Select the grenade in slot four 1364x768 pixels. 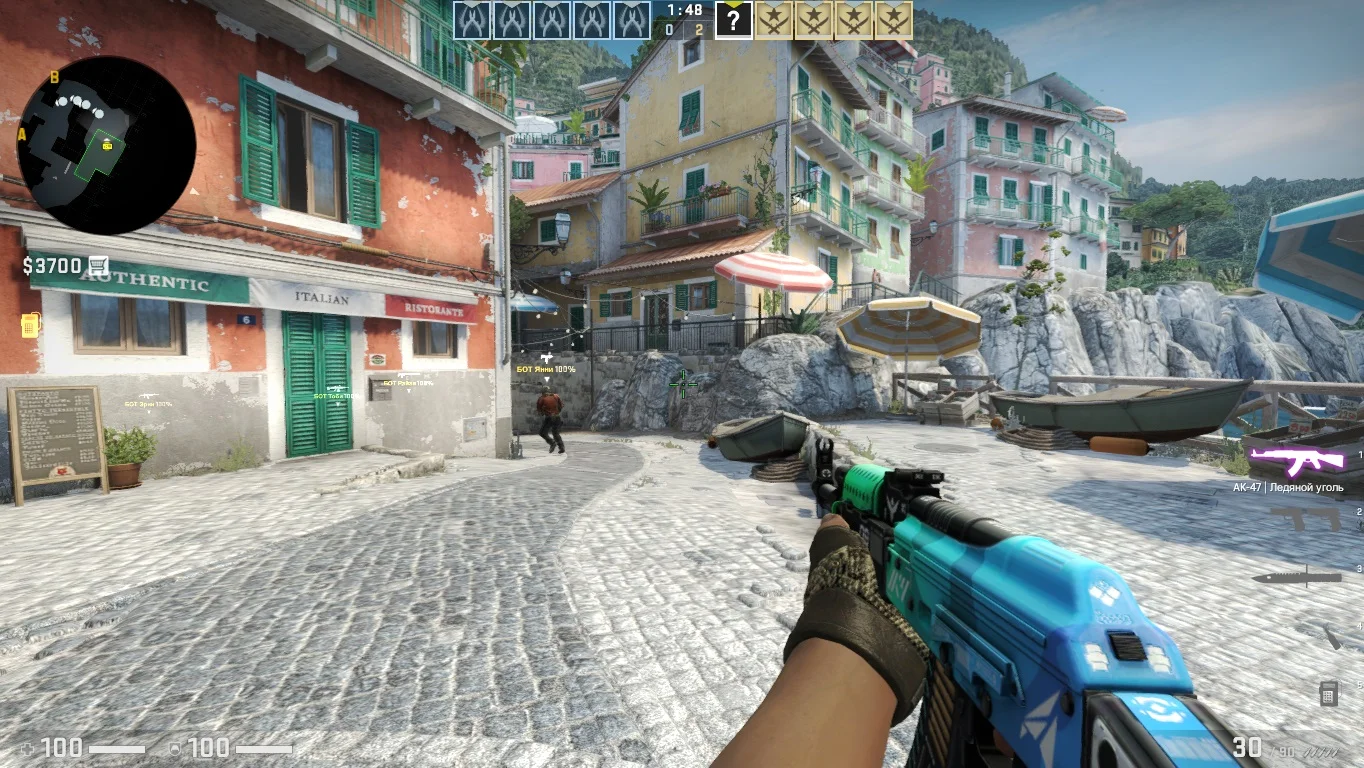point(1332,636)
